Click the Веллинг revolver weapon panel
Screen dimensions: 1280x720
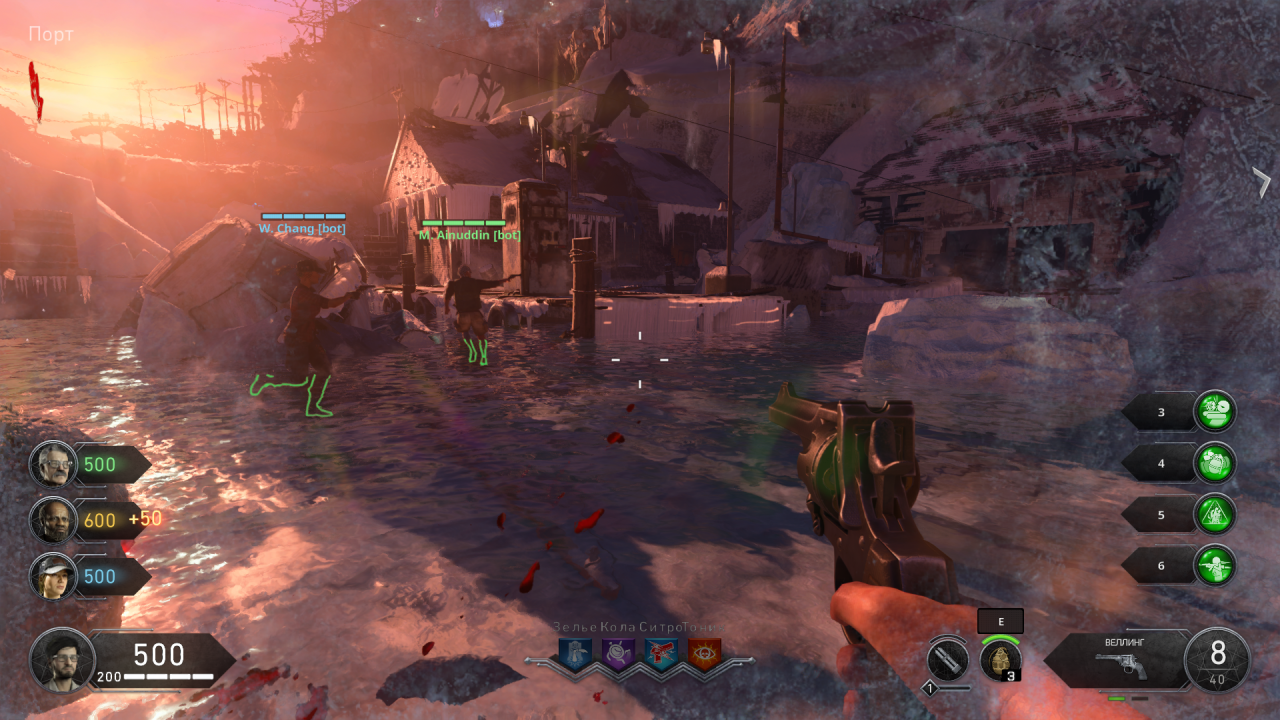(1119, 658)
